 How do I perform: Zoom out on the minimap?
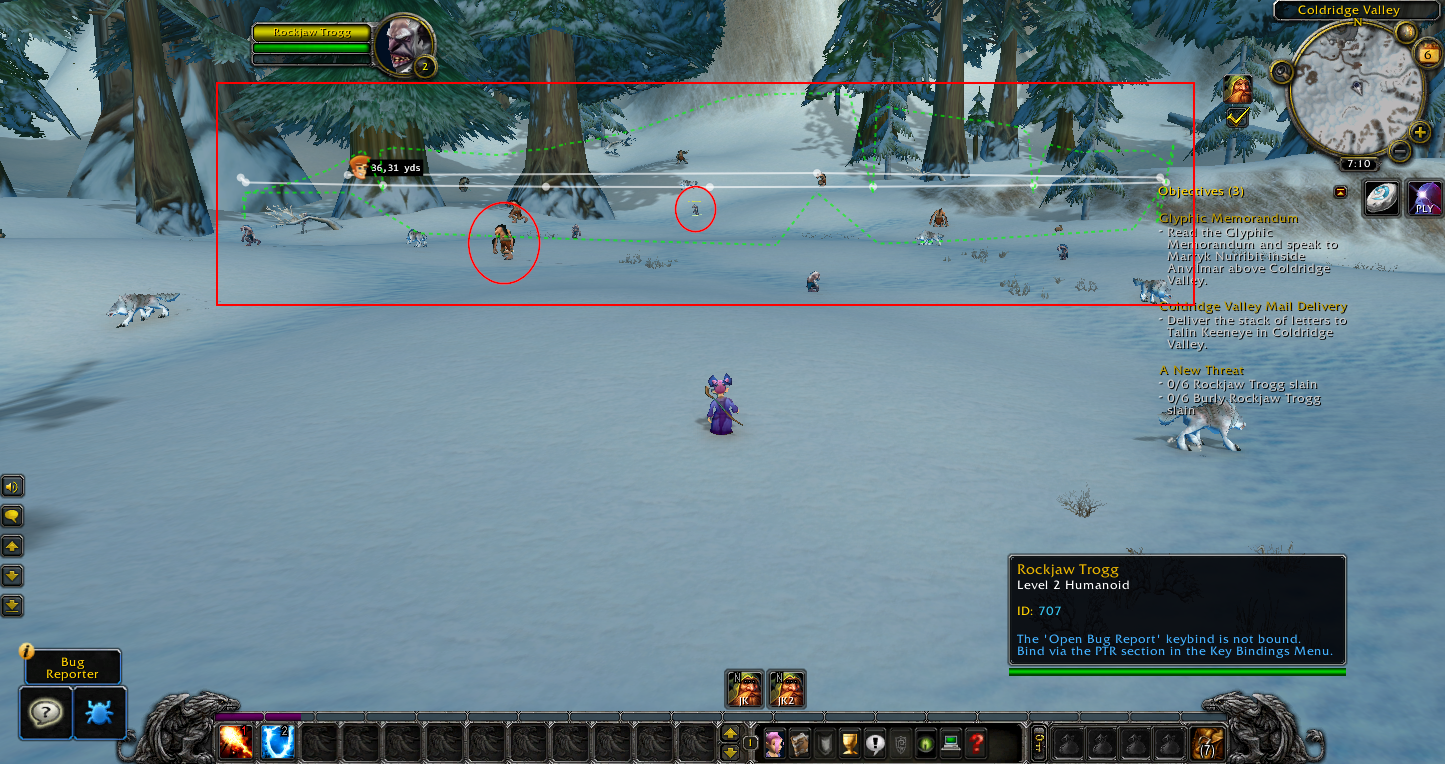pyautogui.click(x=1399, y=152)
